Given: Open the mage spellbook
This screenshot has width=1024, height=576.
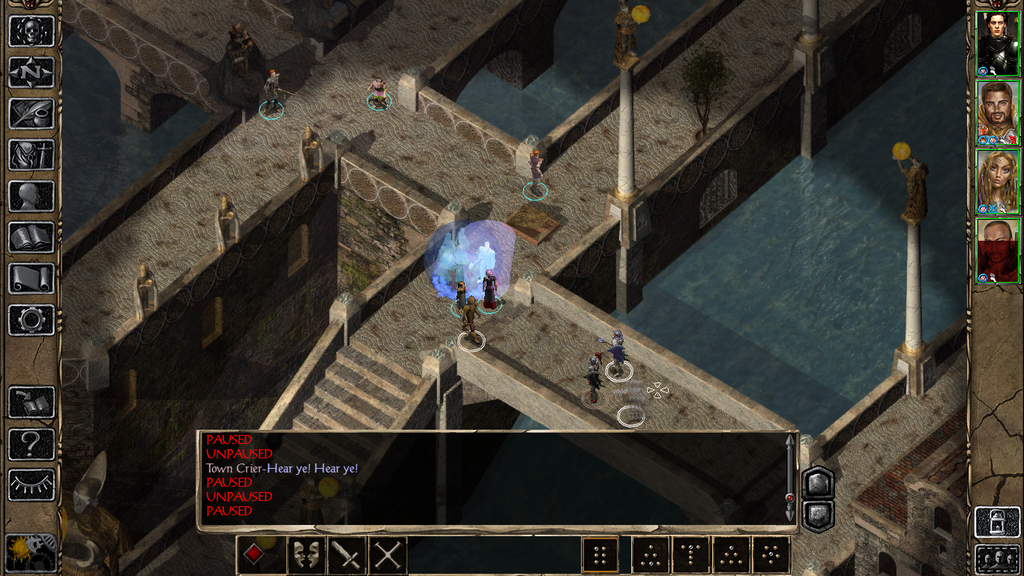Looking at the screenshot, I should point(31,237).
